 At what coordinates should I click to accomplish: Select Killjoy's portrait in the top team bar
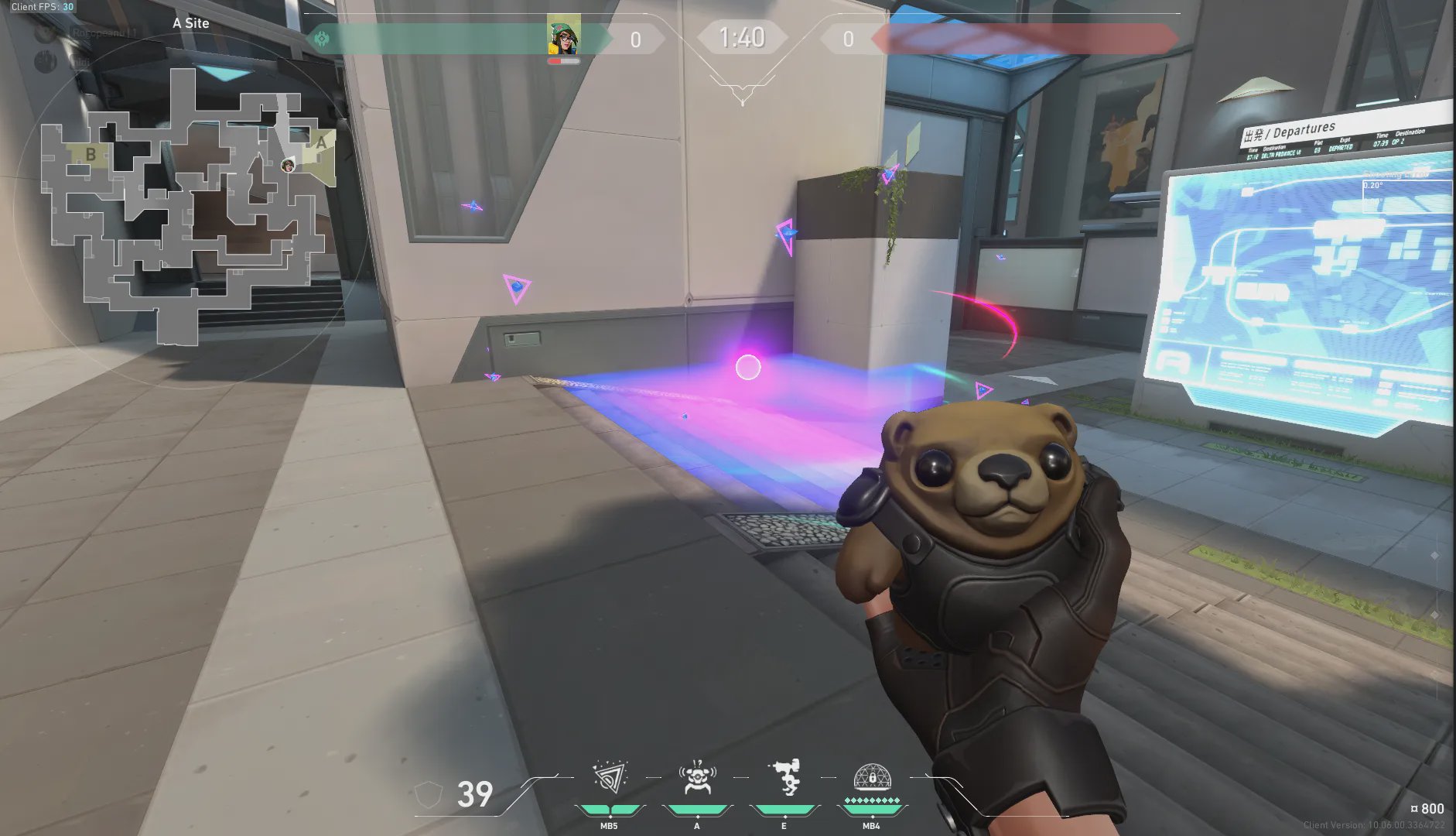(x=563, y=36)
